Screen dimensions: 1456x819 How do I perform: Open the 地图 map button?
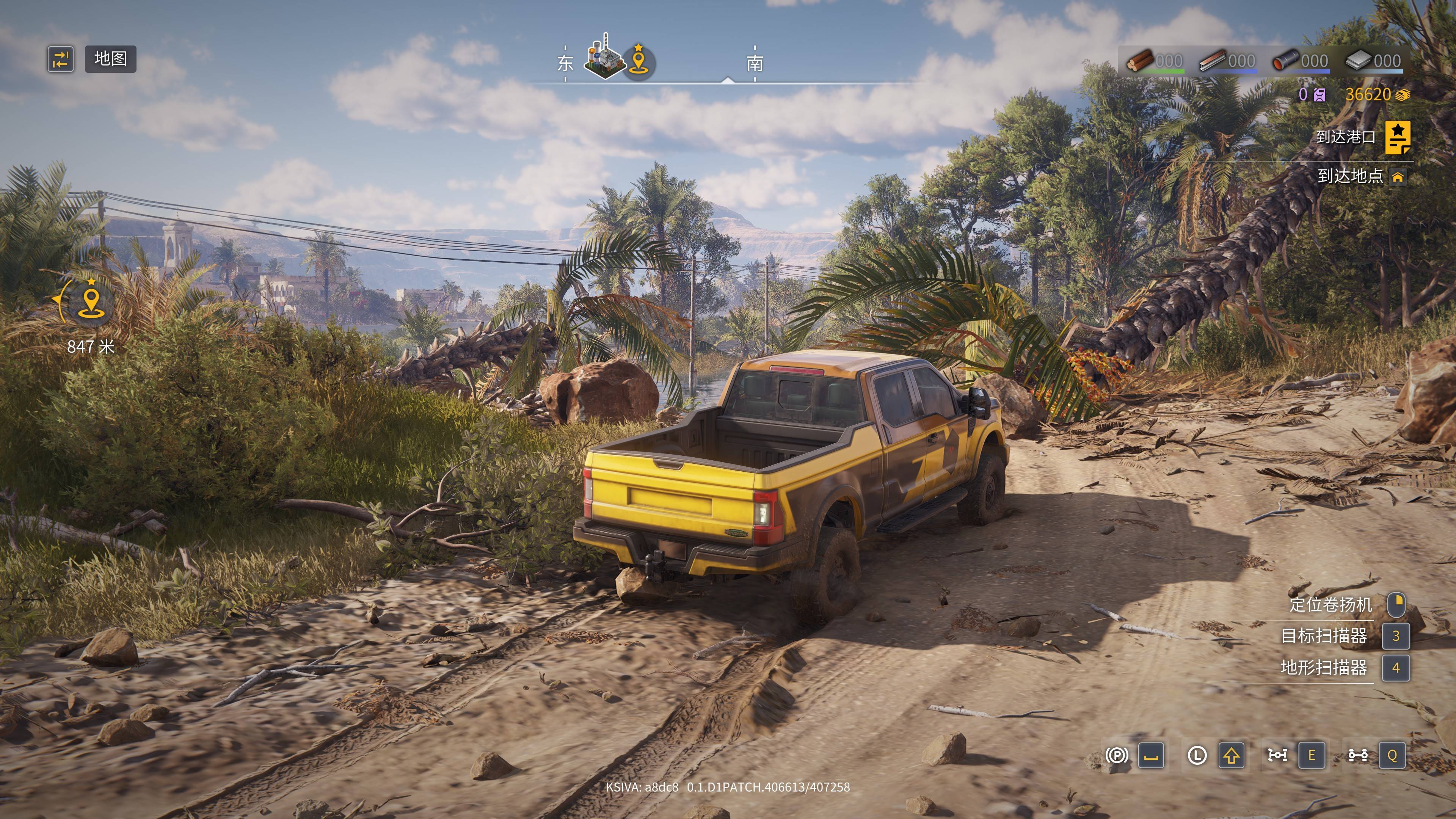[x=110, y=59]
